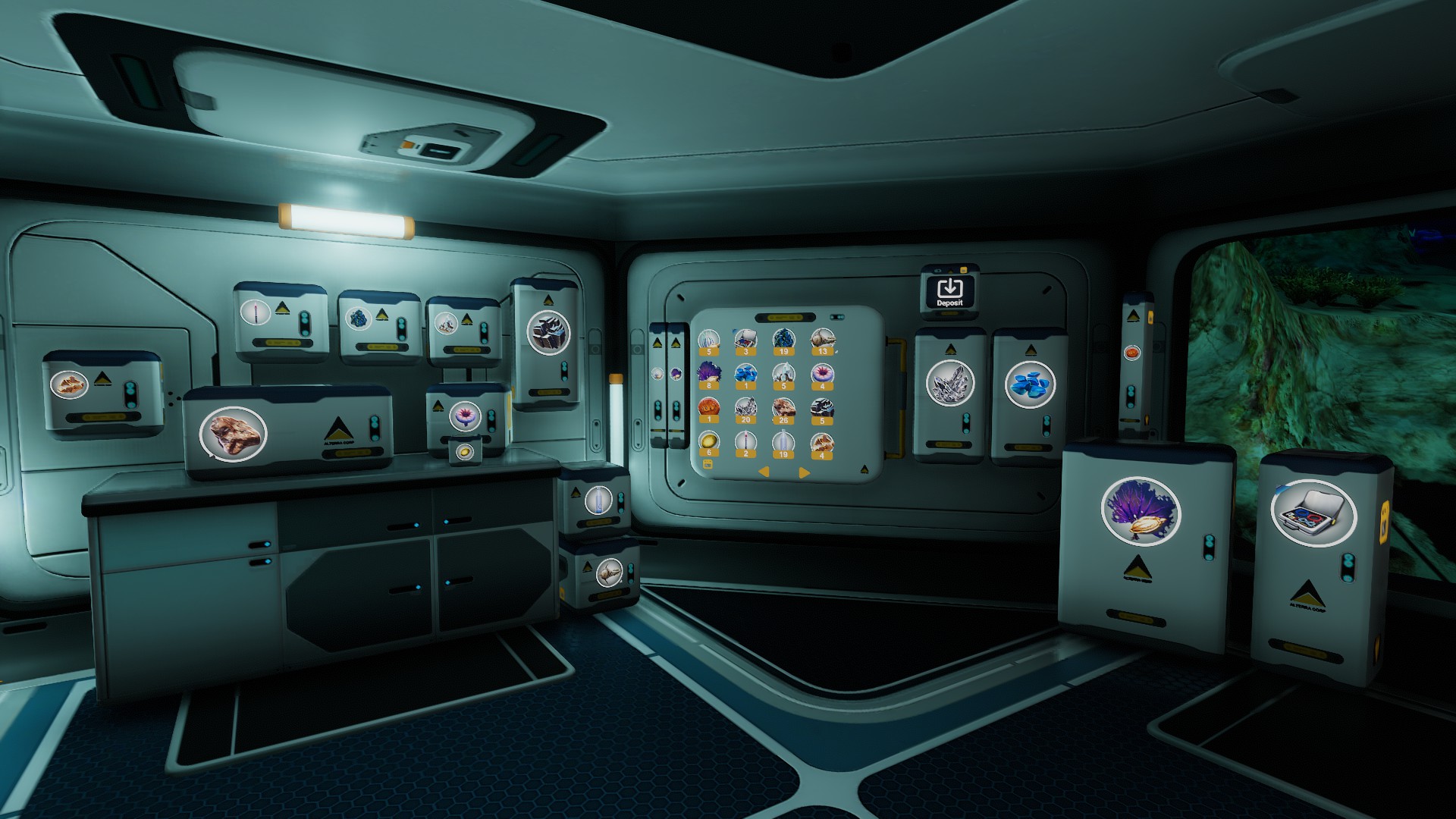The height and width of the screenshot is (819, 1456).
Task: Click the left previous-page arrow in the storage panel
Action: point(763,472)
